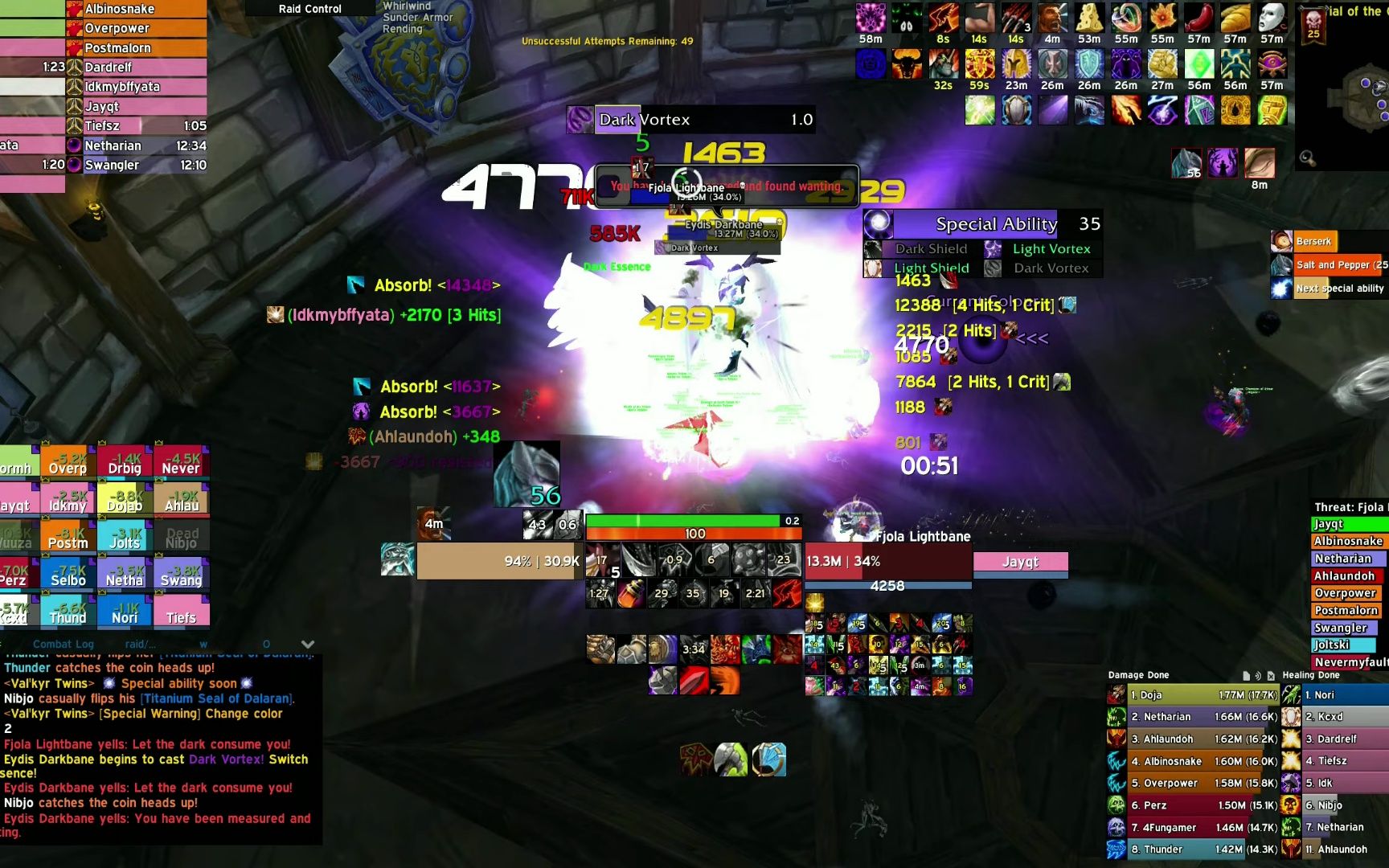Click the announce (speaker) icon on the damage meter
The width and height of the screenshot is (1389, 868).
pyautogui.click(x=1258, y=674)
